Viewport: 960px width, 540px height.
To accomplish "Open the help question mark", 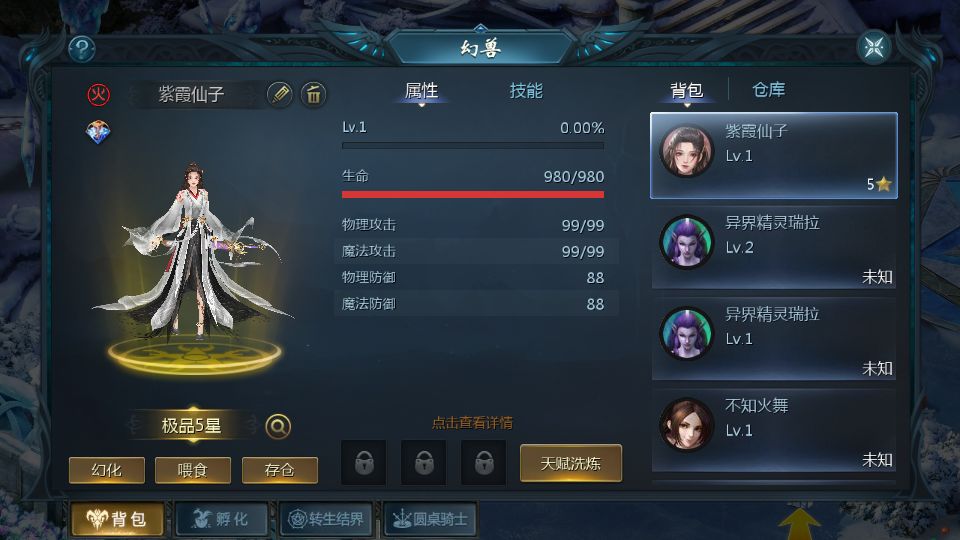I will (x=82, y=48).
